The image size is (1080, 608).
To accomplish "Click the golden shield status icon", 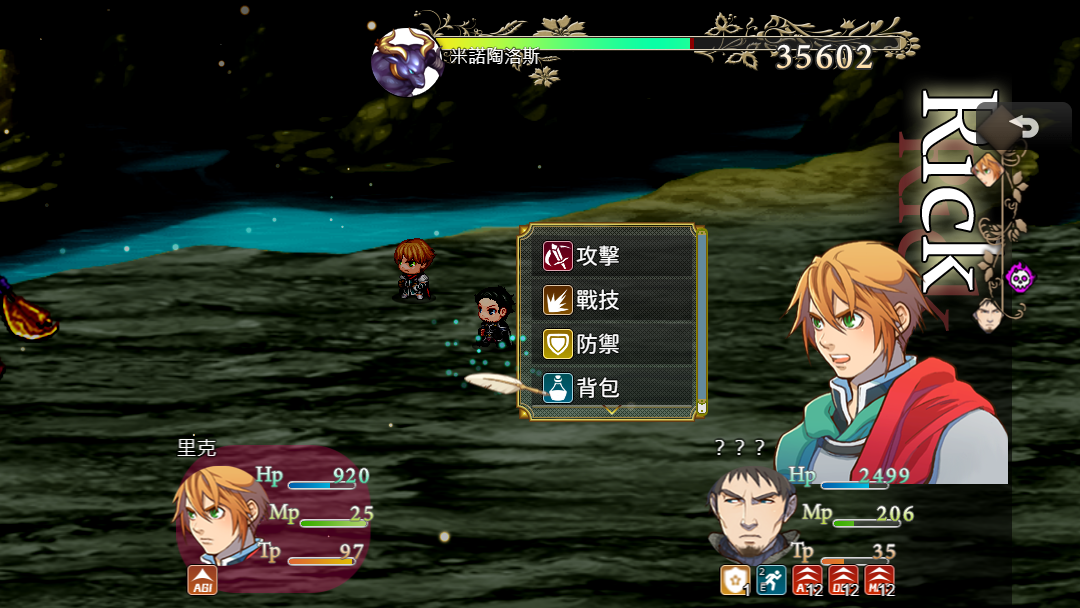I will [735, 580].
